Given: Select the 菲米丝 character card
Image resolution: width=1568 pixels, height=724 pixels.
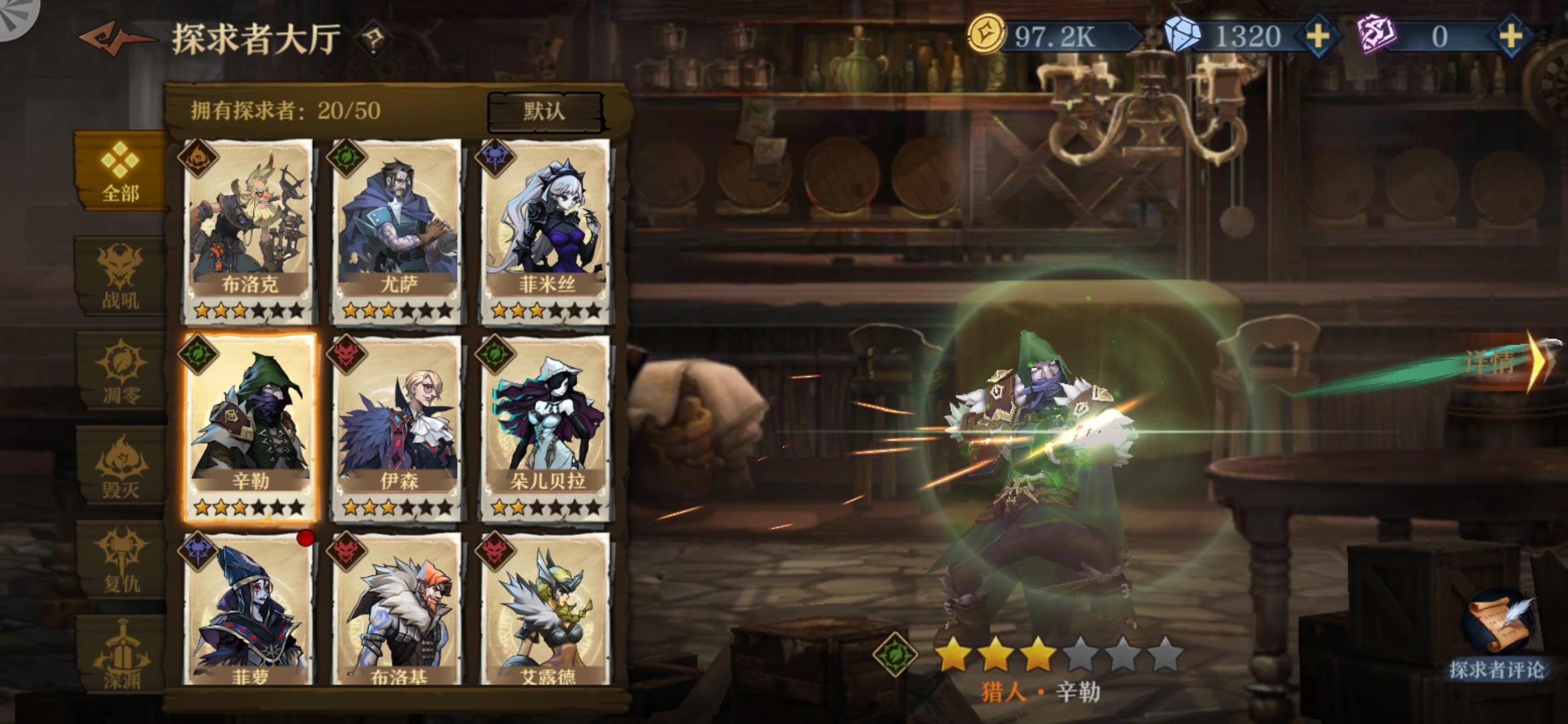Looking at the screenshot, I should (x=548, y=228).
